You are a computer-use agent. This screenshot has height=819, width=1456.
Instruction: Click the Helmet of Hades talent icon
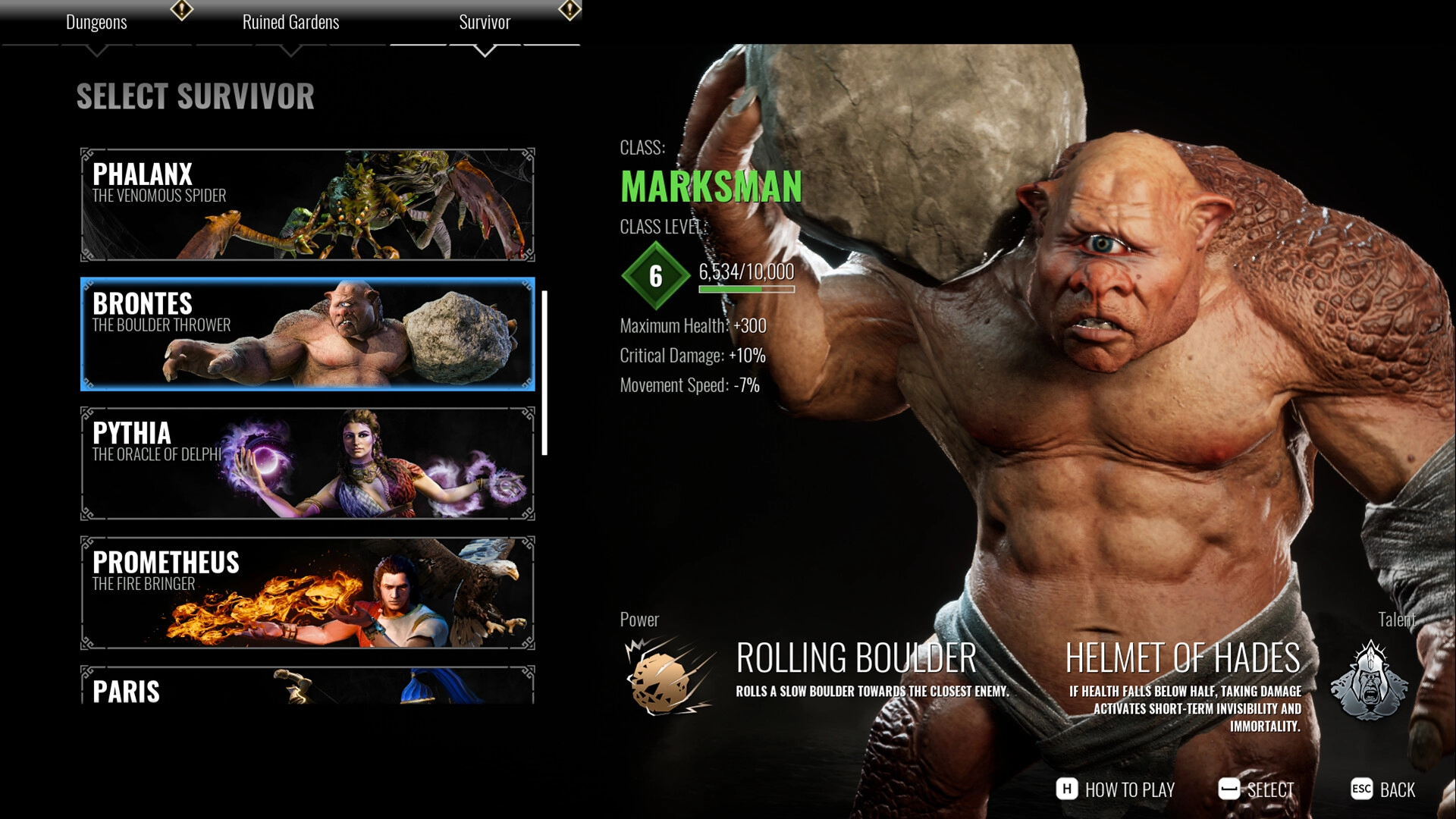[1369, 680]
